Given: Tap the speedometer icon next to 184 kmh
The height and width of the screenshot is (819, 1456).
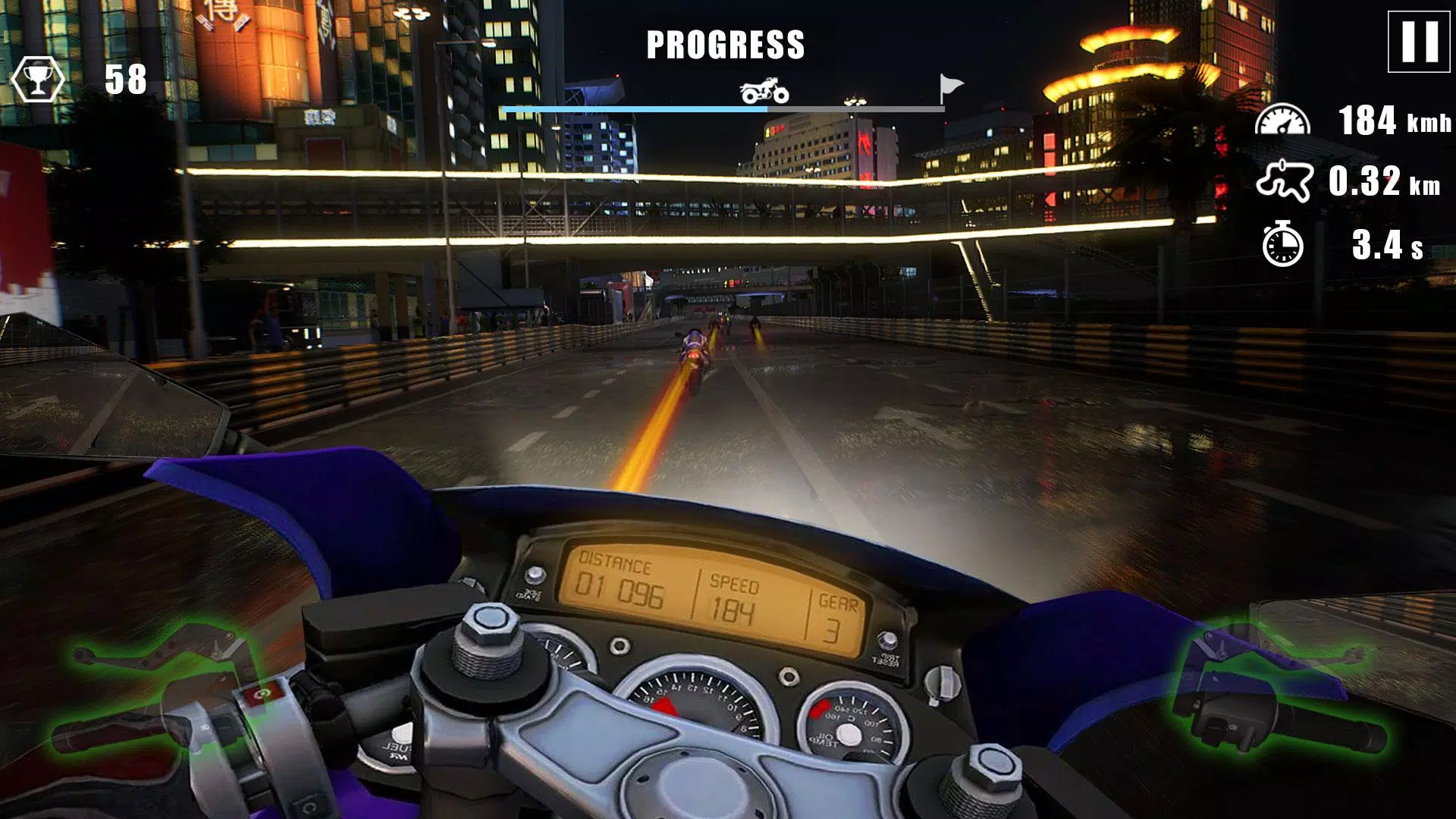Looking at the screenshot, I should (1284, 119).
